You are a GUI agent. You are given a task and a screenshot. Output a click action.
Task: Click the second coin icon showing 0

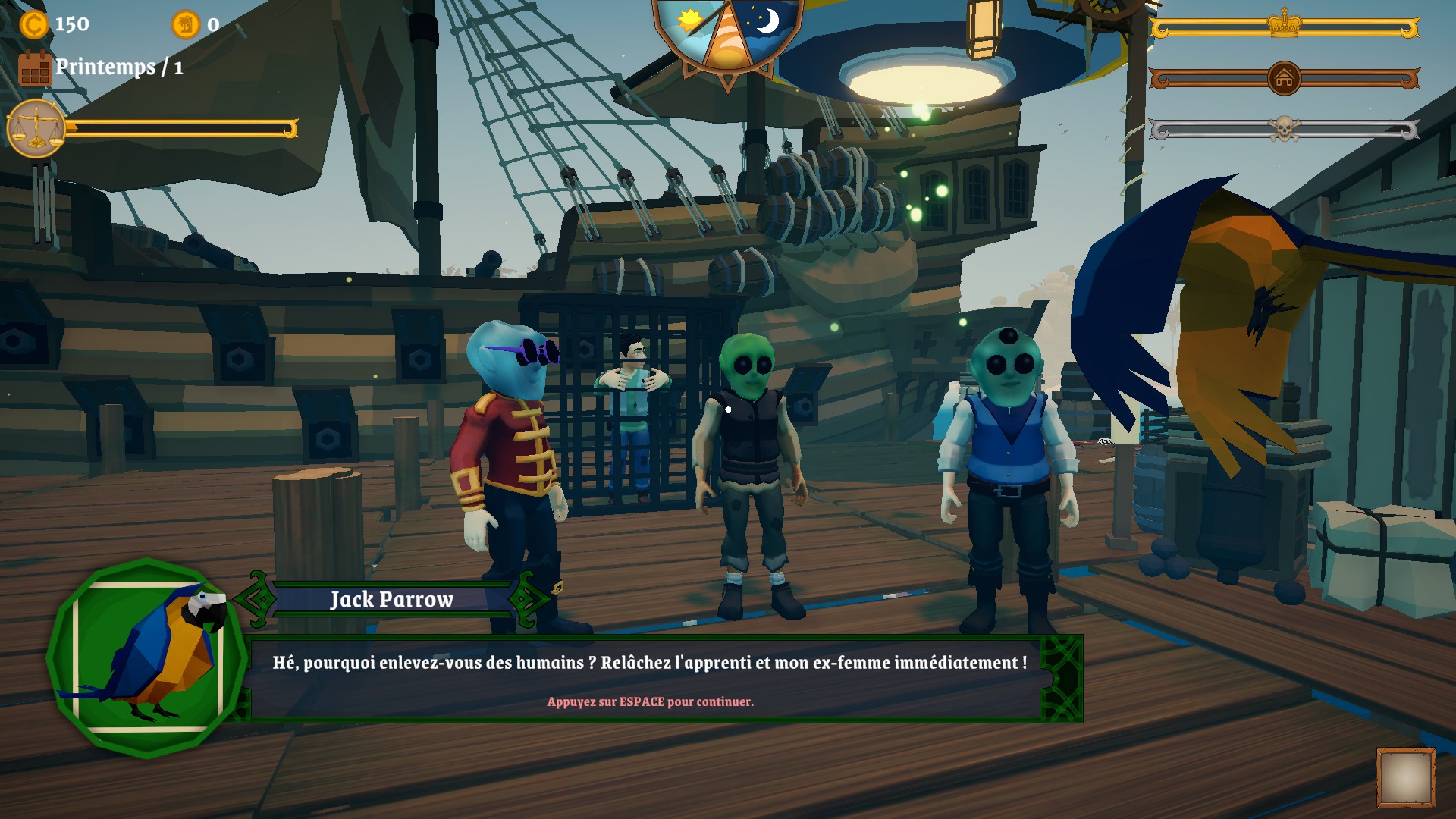point(186,24)
